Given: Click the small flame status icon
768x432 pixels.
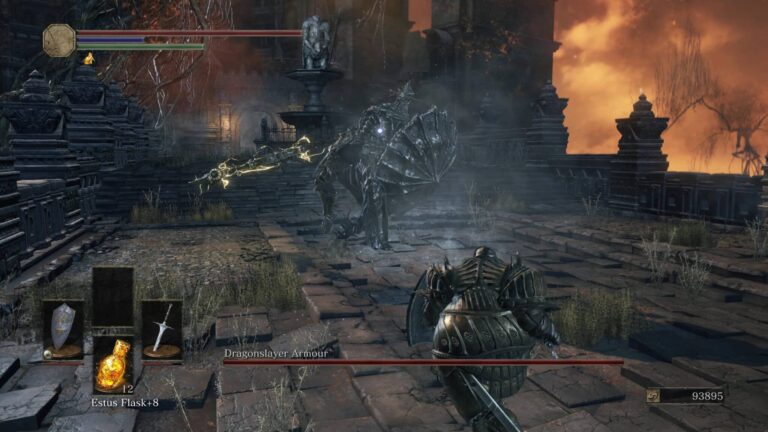Looking at the screenshot, I should 88,59.
